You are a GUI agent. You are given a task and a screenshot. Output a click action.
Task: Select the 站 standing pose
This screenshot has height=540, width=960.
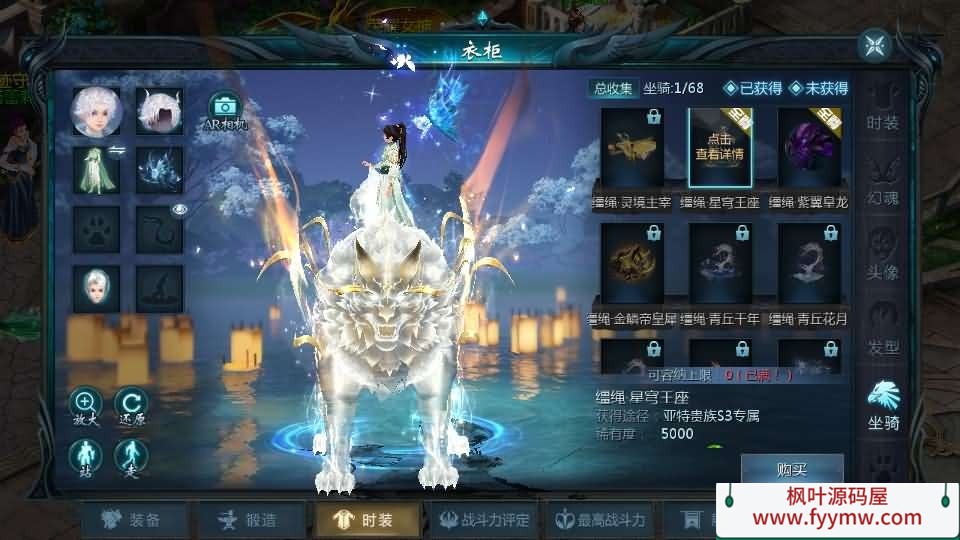(85, 457)
